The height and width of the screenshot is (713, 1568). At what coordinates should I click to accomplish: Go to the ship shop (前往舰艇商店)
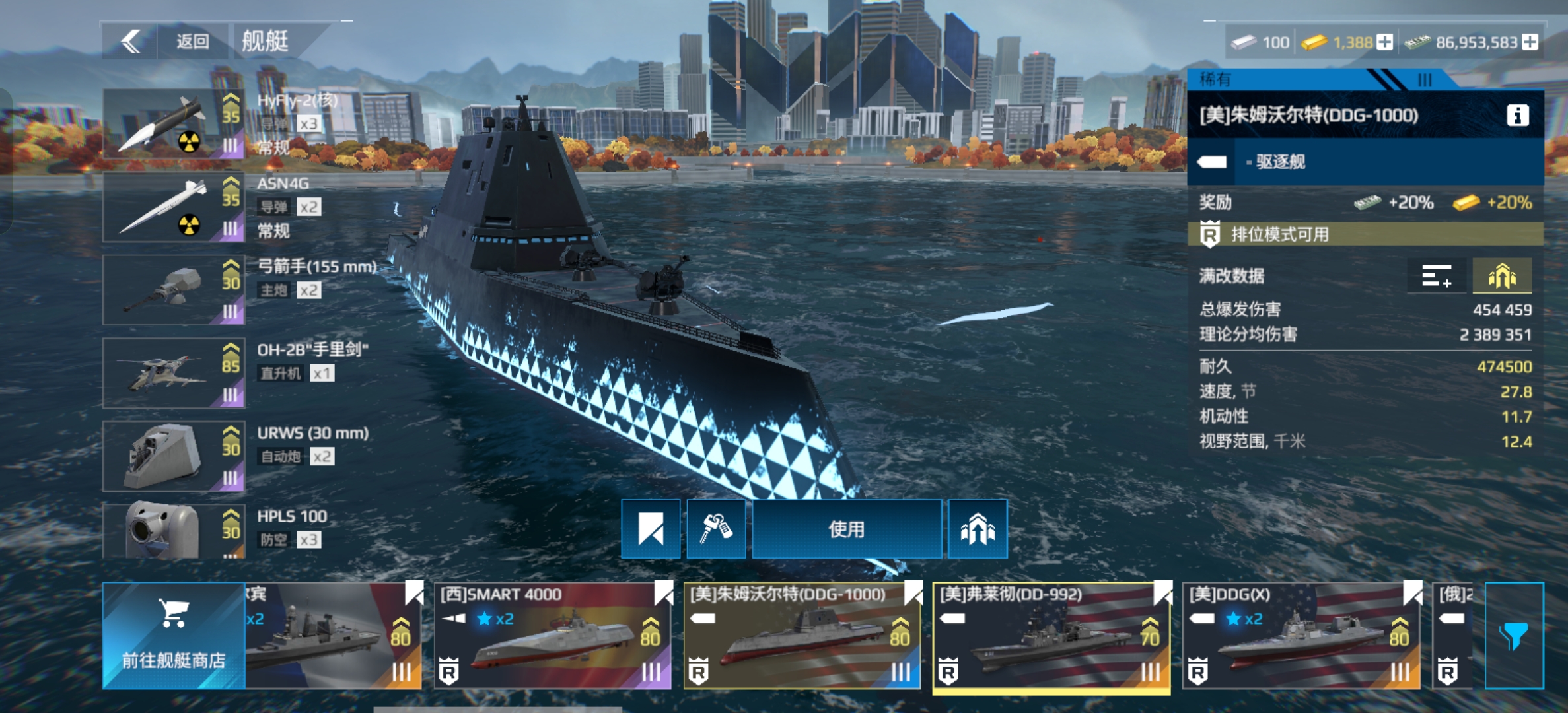(174, 635)
